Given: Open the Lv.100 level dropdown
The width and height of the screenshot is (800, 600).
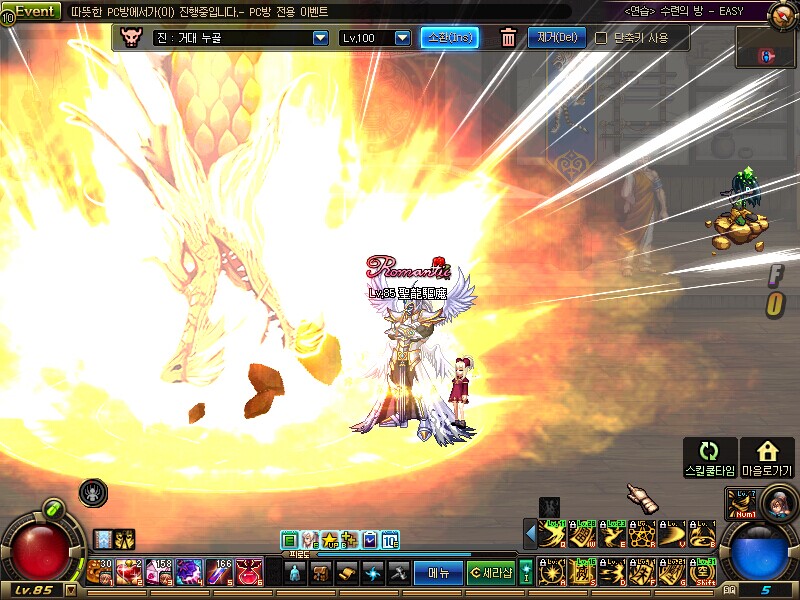Looking at the screenshot, I should (402, 38).
